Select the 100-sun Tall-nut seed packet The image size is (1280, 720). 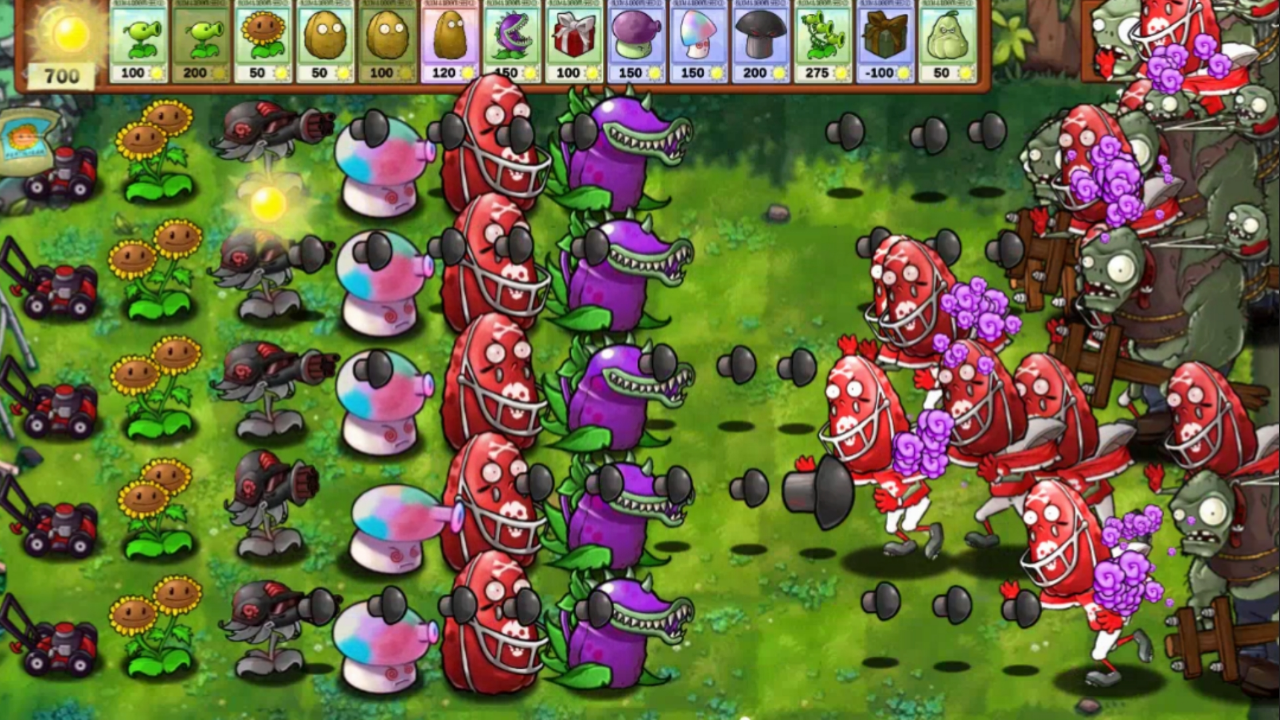(388, 40)
